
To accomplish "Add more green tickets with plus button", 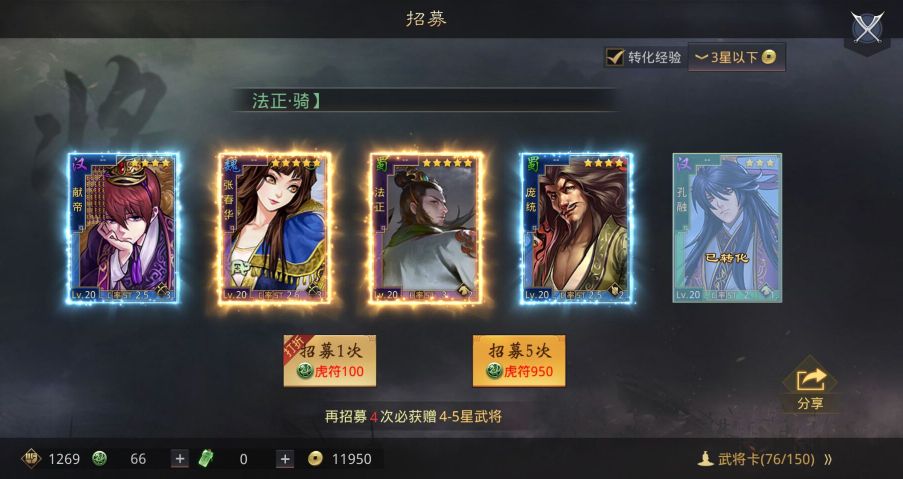I will click(285, 459).
